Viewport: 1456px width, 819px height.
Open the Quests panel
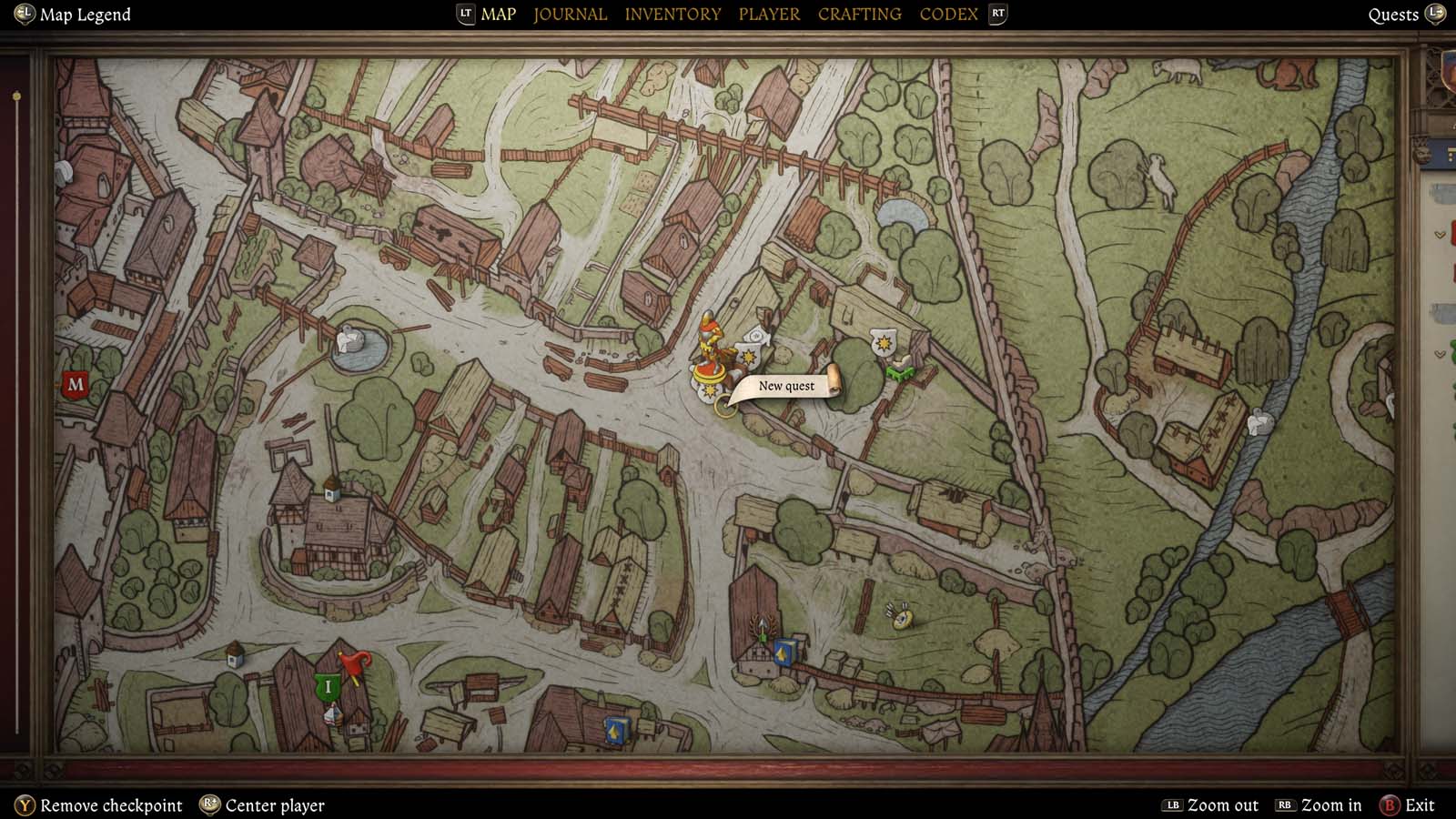1393,14
